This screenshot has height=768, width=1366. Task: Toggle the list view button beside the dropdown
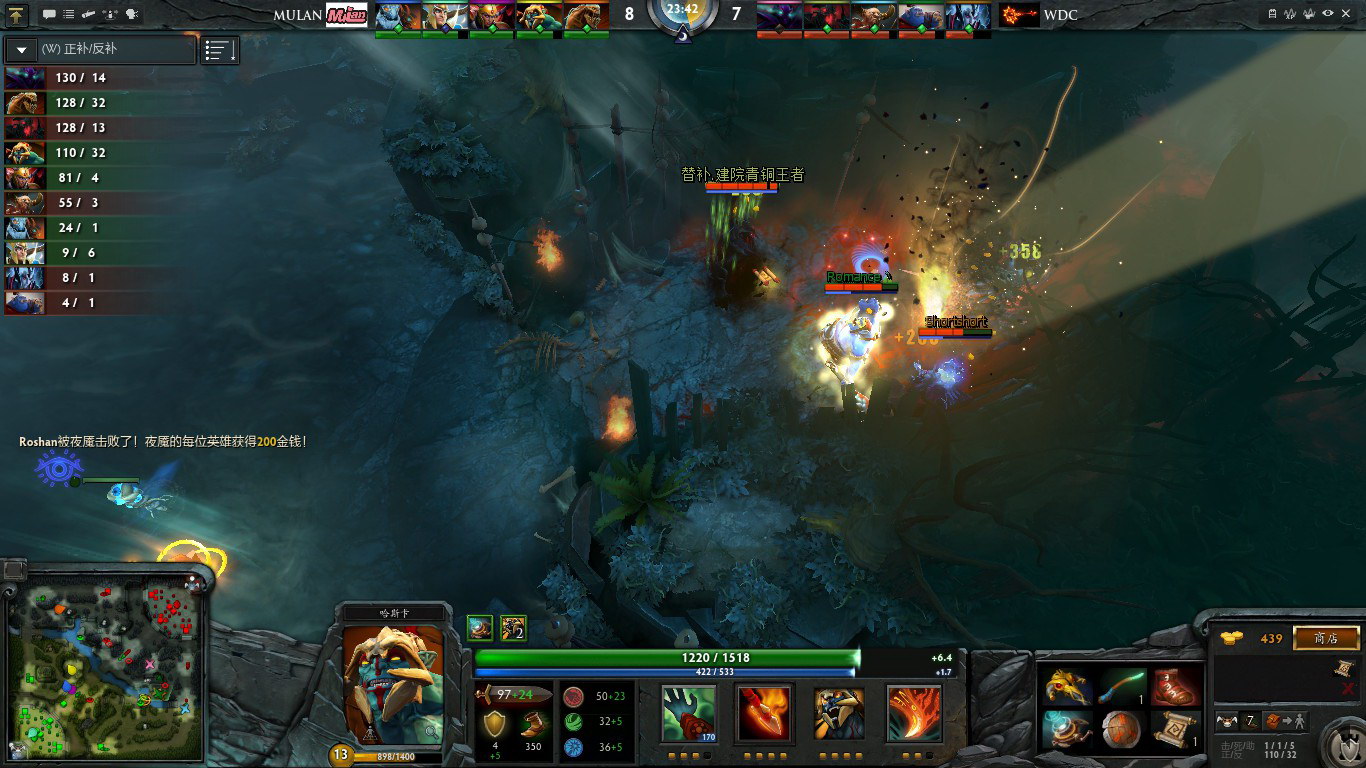pyautogui.click(x=220, y=50)
